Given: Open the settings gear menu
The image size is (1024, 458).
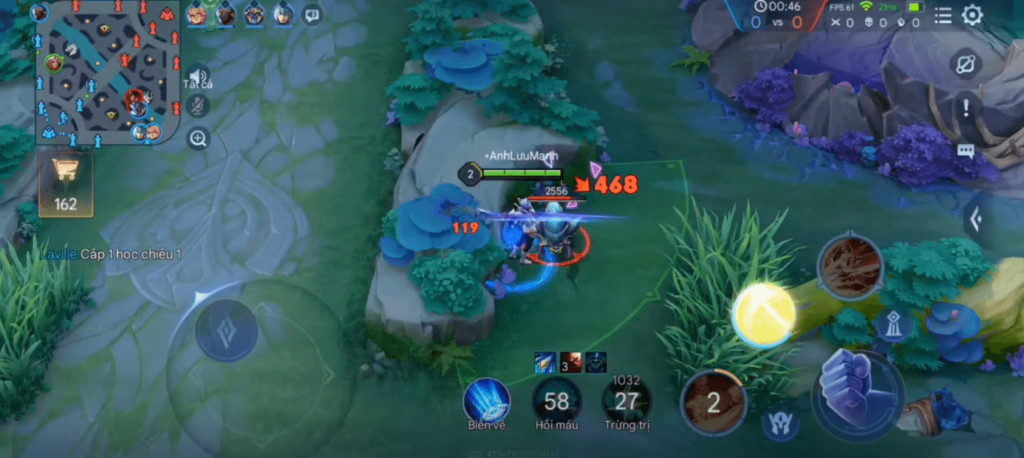Looking at the screenshot, I should pos(972,15).
